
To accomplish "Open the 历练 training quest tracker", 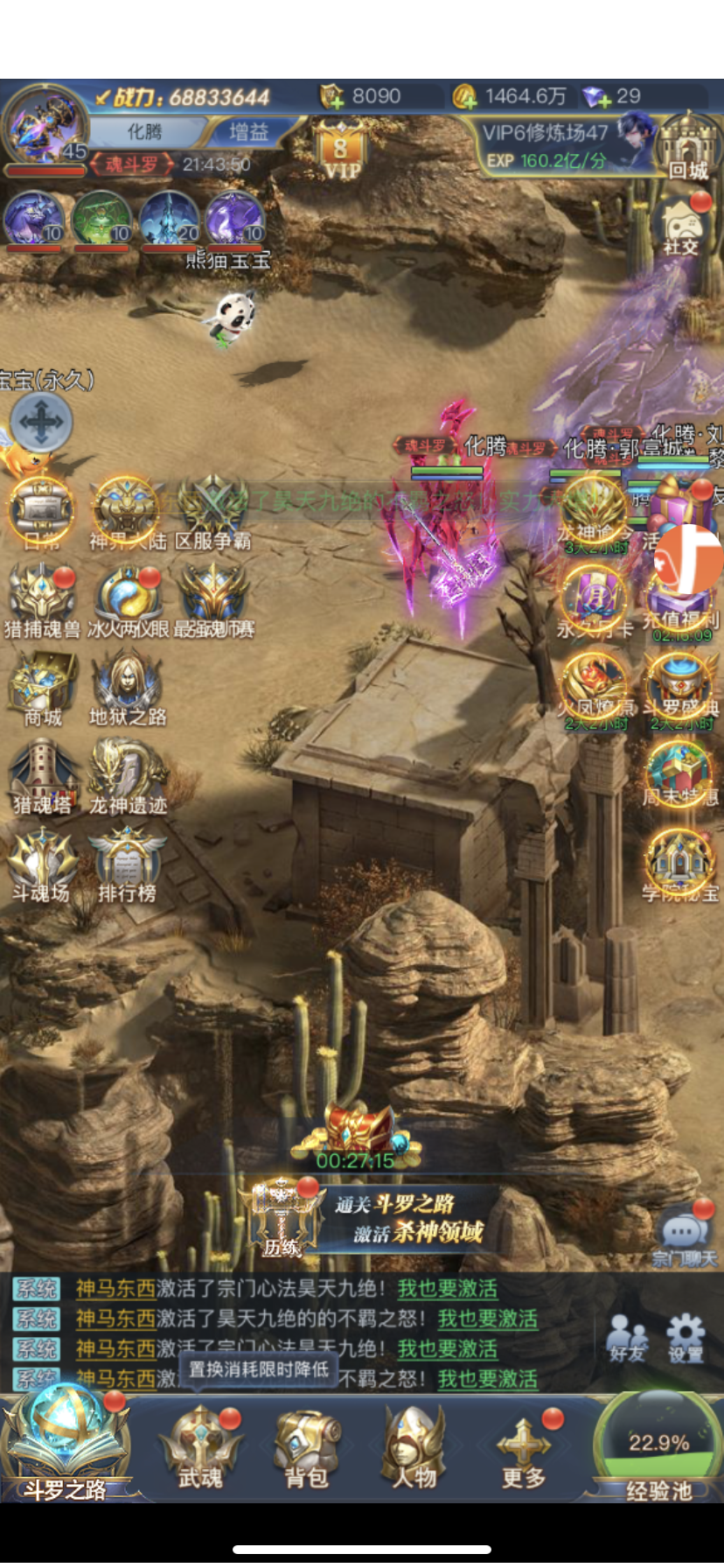I will click(282, 1218).
